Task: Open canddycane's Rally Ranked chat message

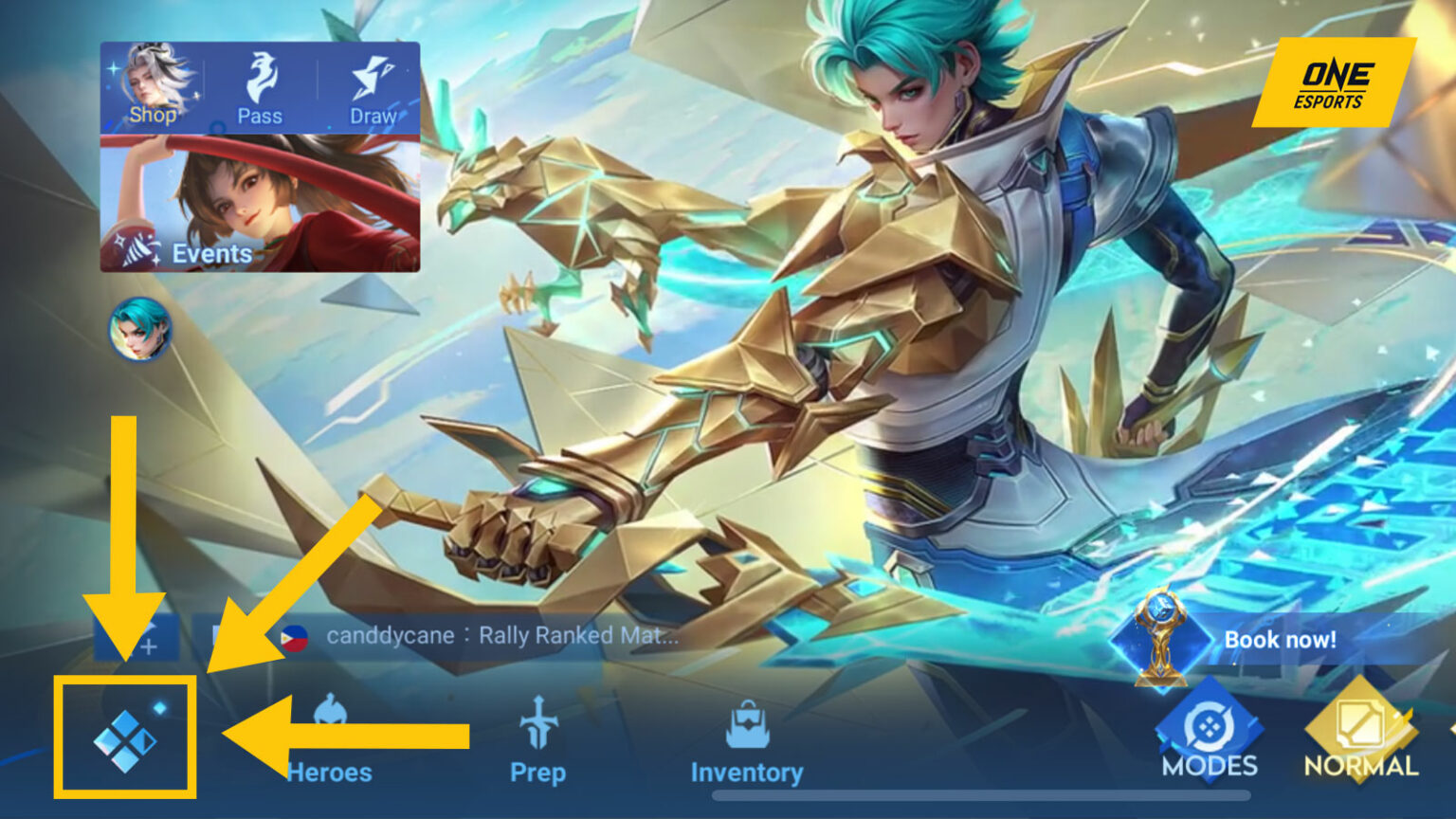Action: 502,637
